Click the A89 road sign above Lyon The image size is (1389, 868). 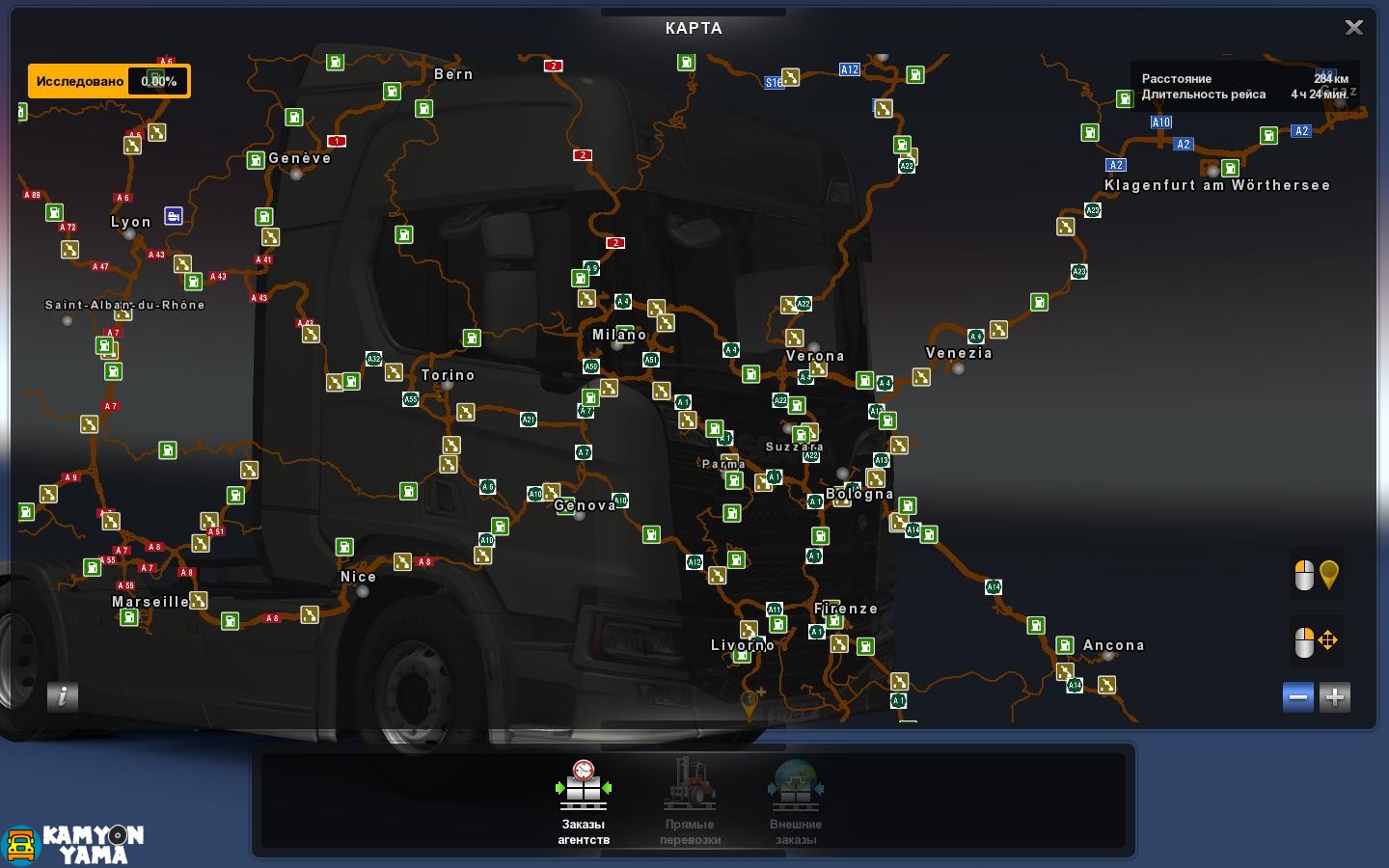click(31, 193)
